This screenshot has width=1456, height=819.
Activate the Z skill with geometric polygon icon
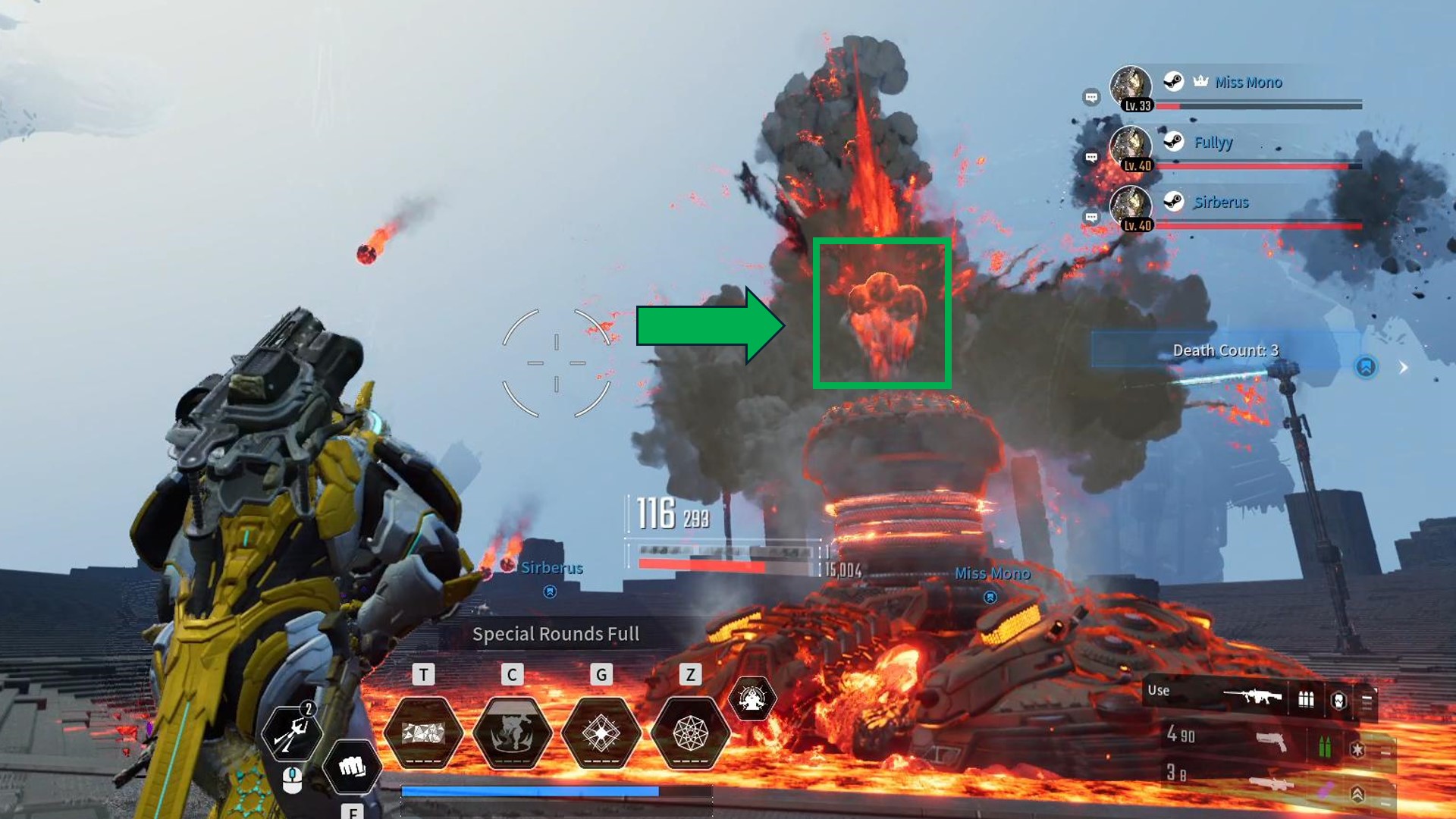690,733
